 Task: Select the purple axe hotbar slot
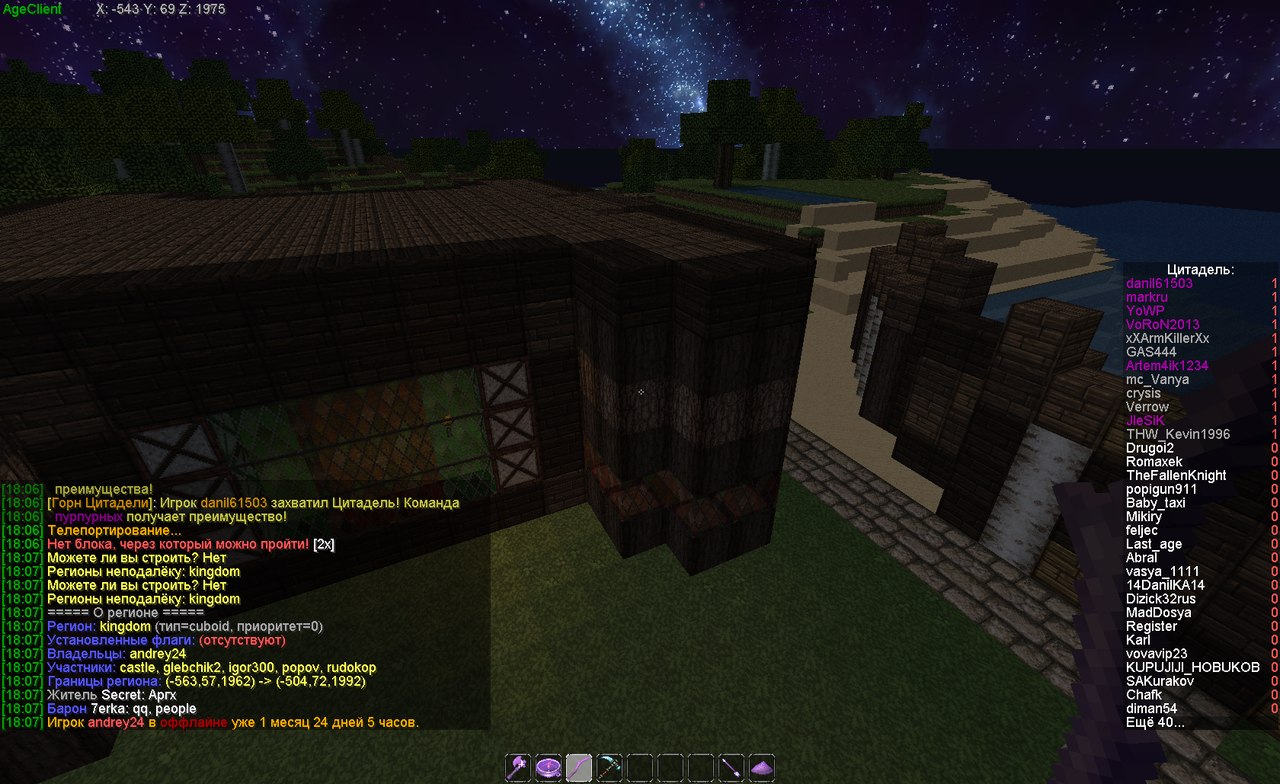[x=518, y=767]
